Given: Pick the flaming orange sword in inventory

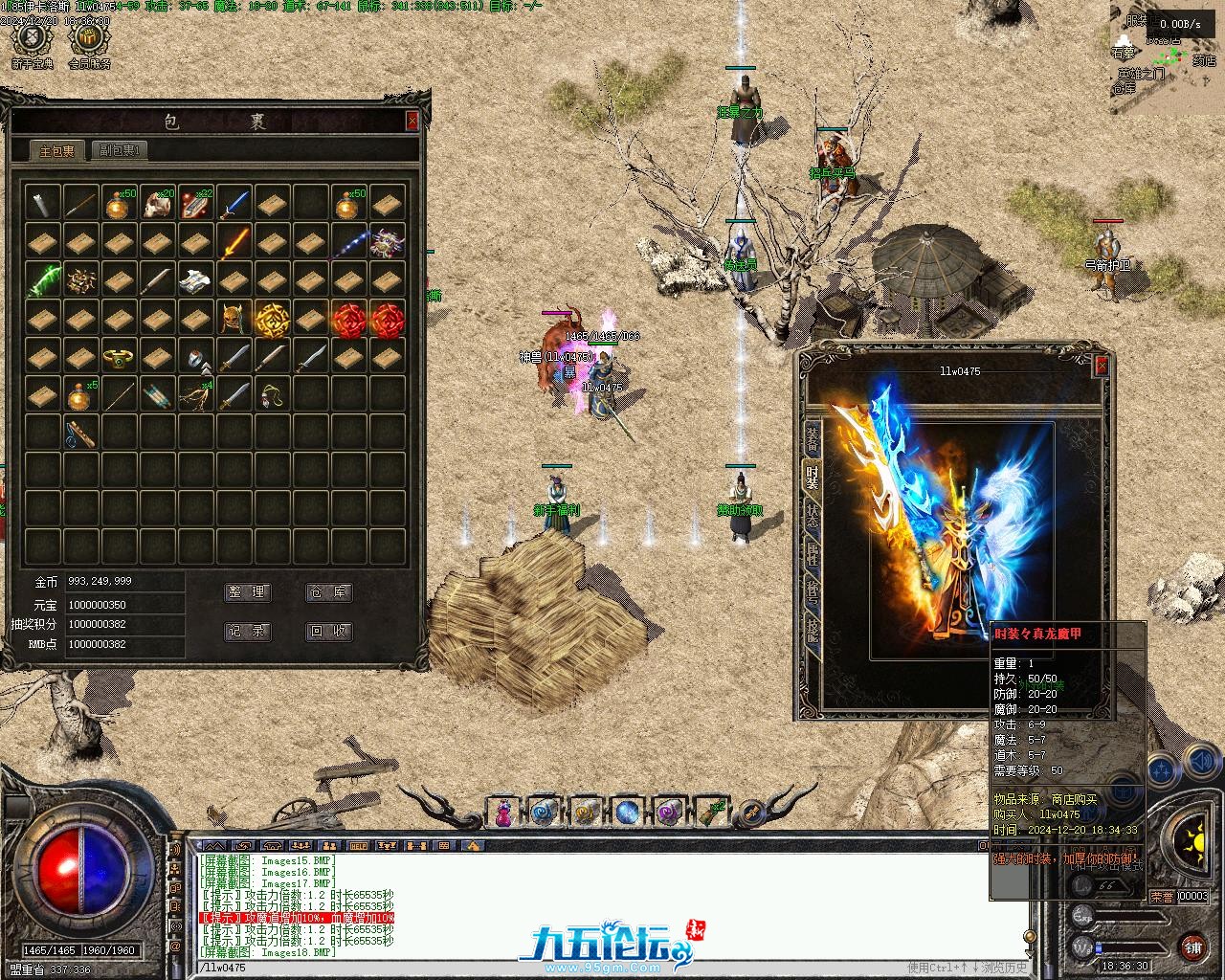Looking at the screenshot, I should coord(234,241).
